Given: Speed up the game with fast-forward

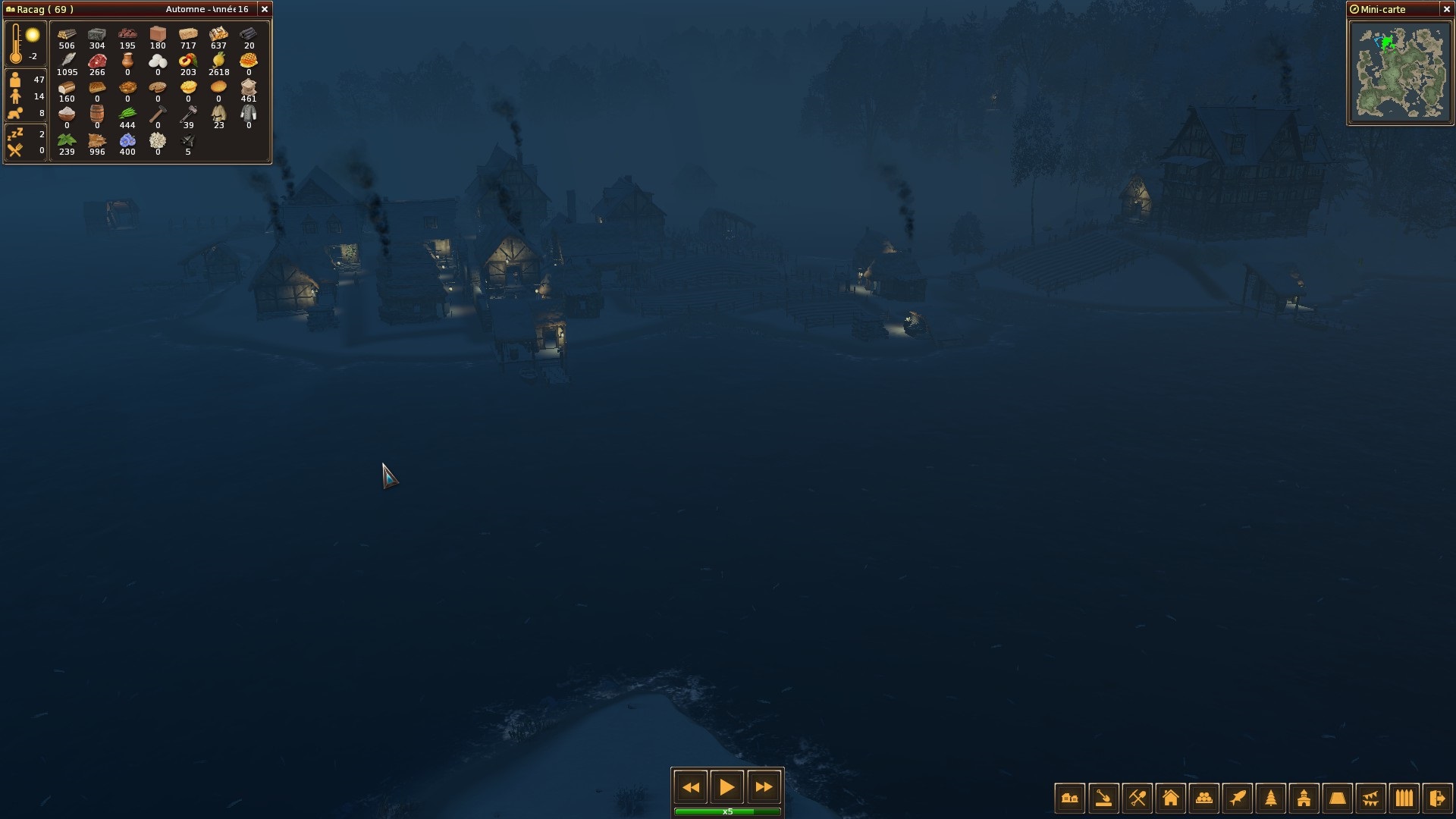Looking at the screenshot, I should [764, 787].
